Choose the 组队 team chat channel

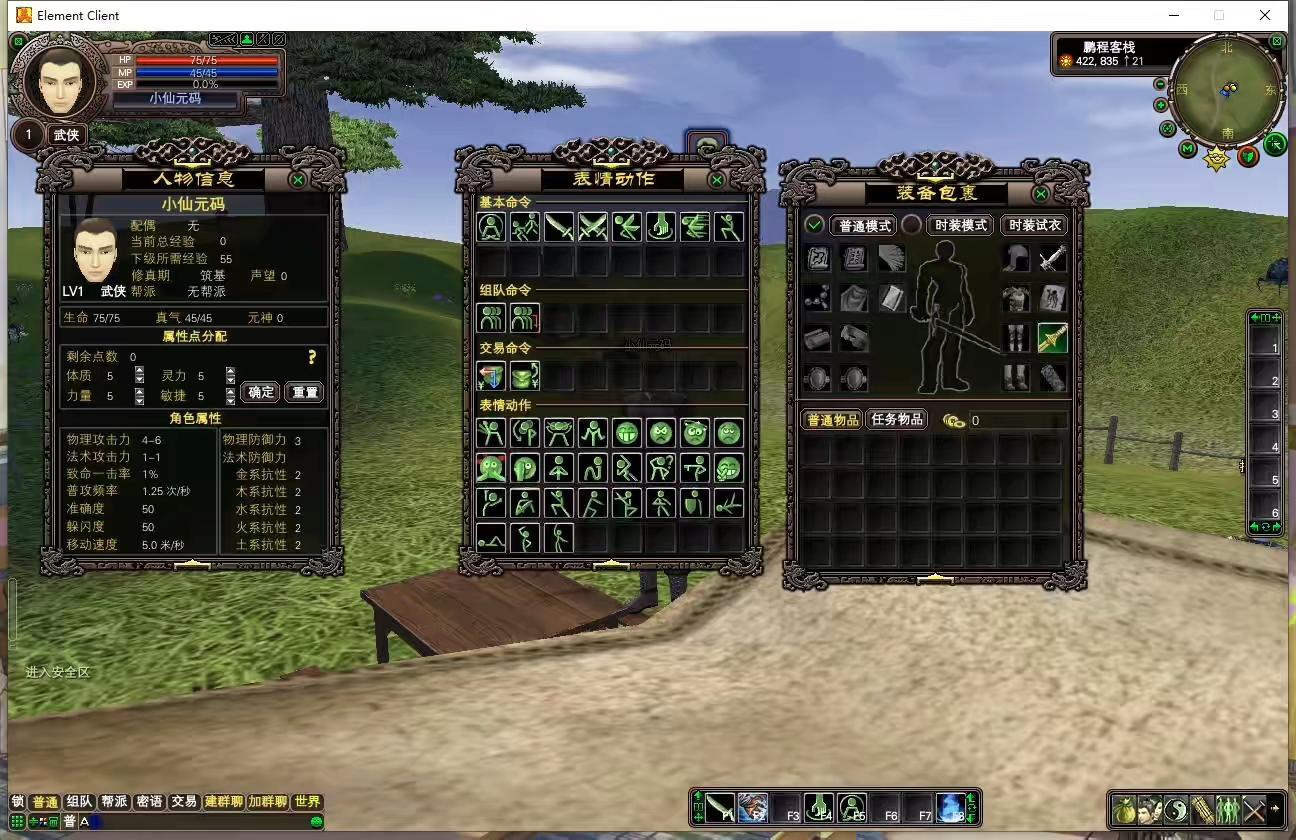point(79,802)
